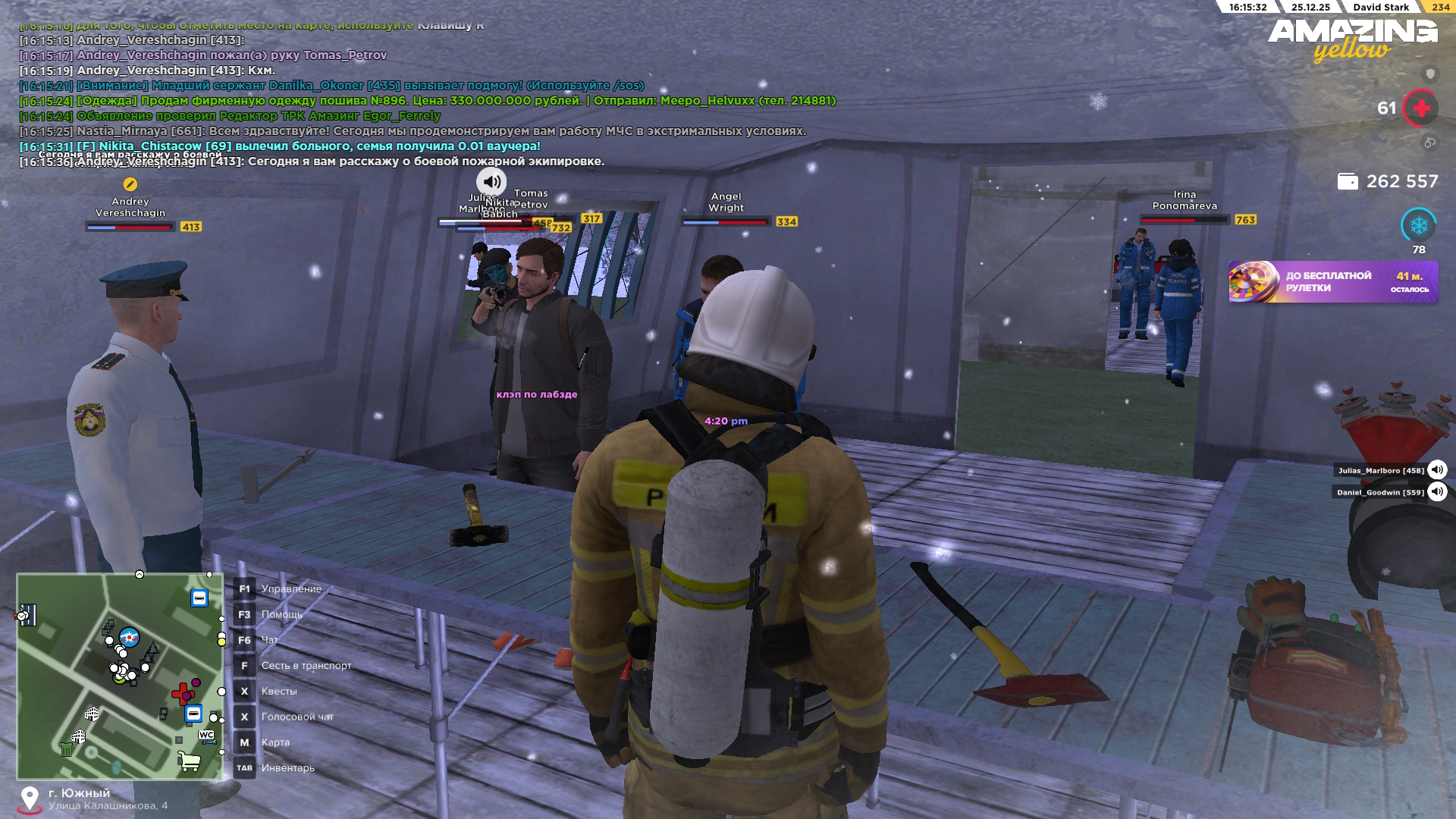This screenshot has height=819, width=1456.
Task: Open the Инвентарь inventory entry
Action: pos(287,768)
